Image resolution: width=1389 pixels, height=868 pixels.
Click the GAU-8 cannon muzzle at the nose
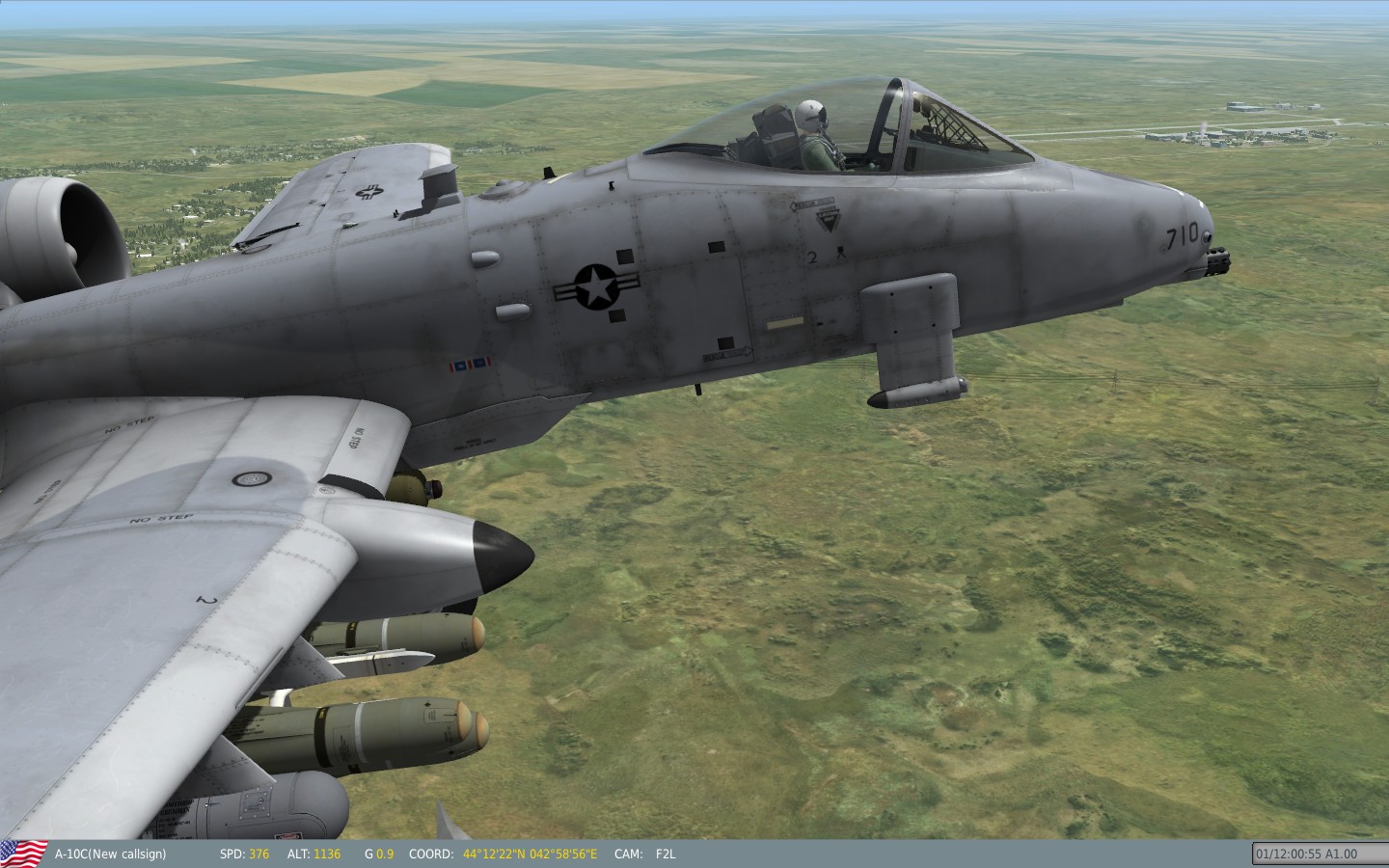point(1217,258)
